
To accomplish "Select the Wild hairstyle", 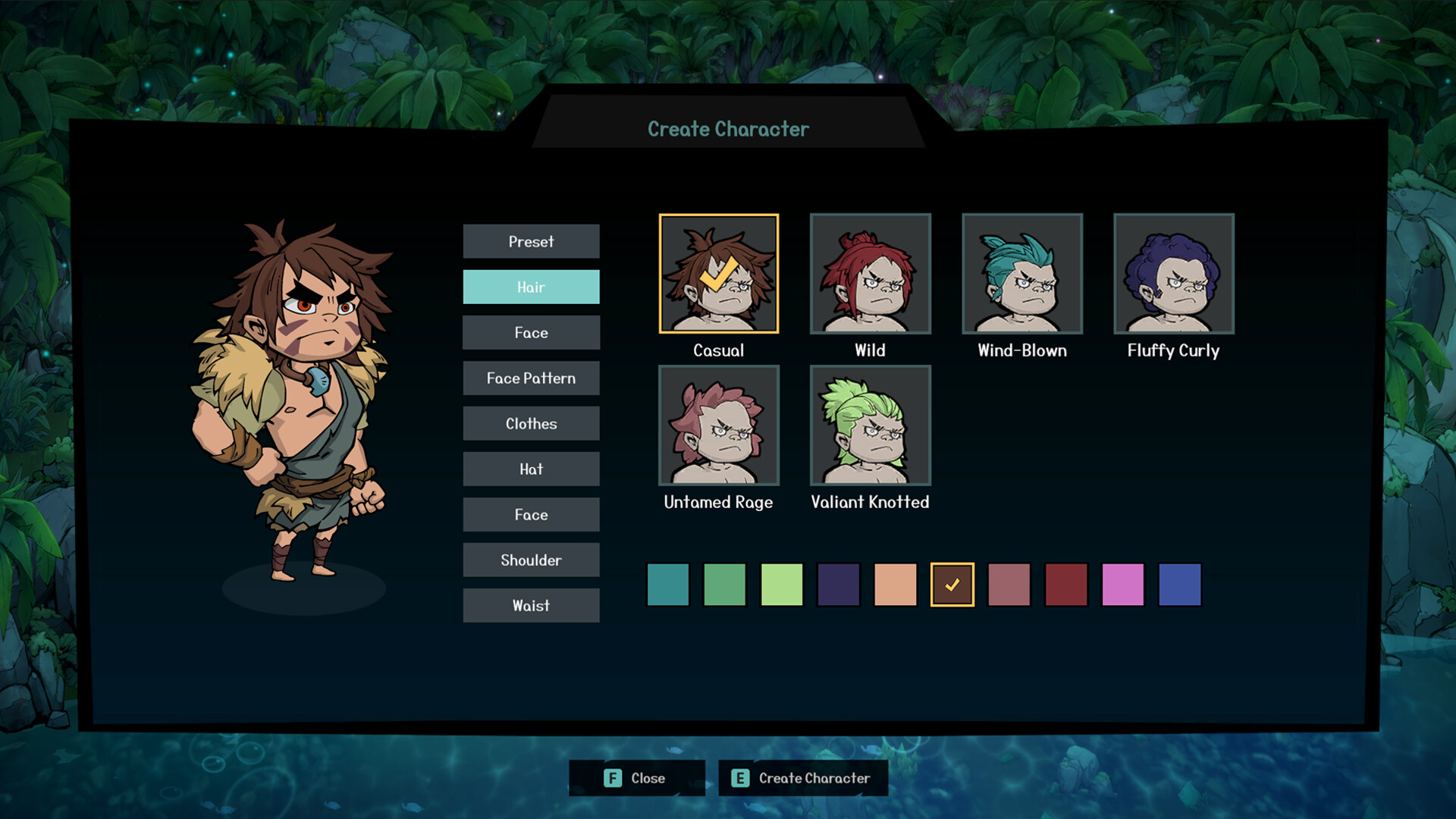I will coord(870,275).
